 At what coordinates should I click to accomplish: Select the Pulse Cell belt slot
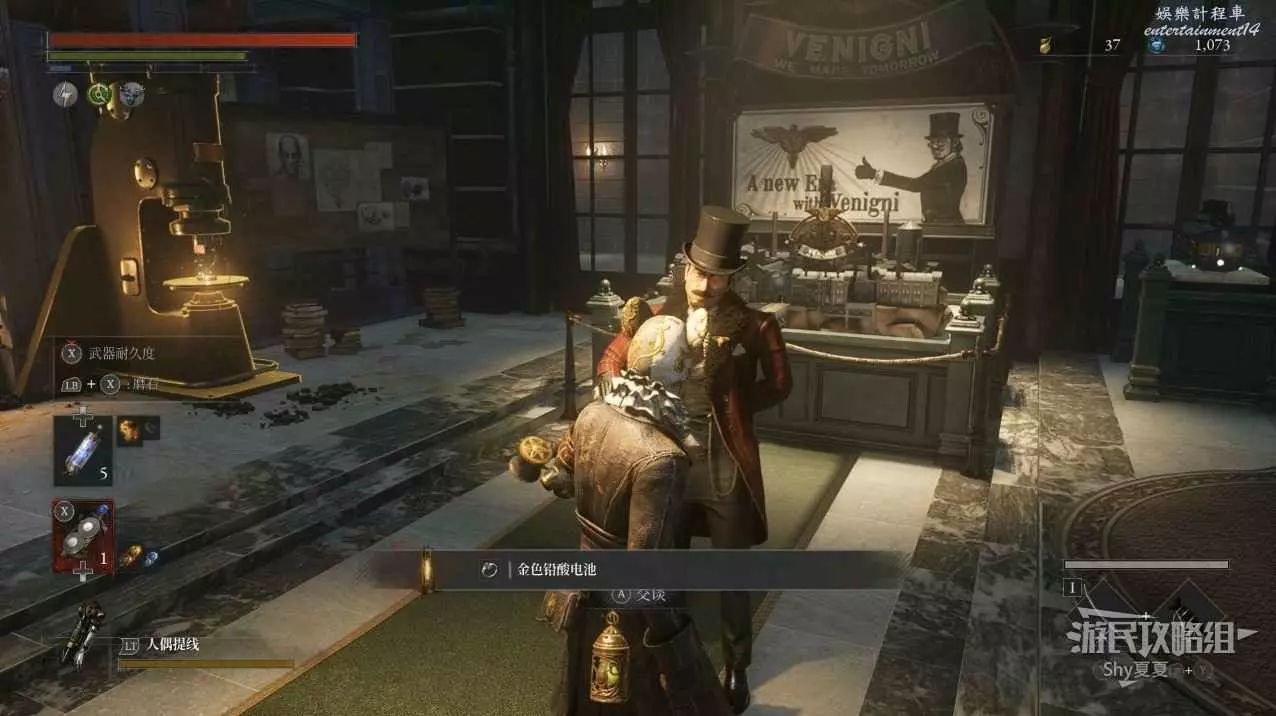tap(83, 447)
